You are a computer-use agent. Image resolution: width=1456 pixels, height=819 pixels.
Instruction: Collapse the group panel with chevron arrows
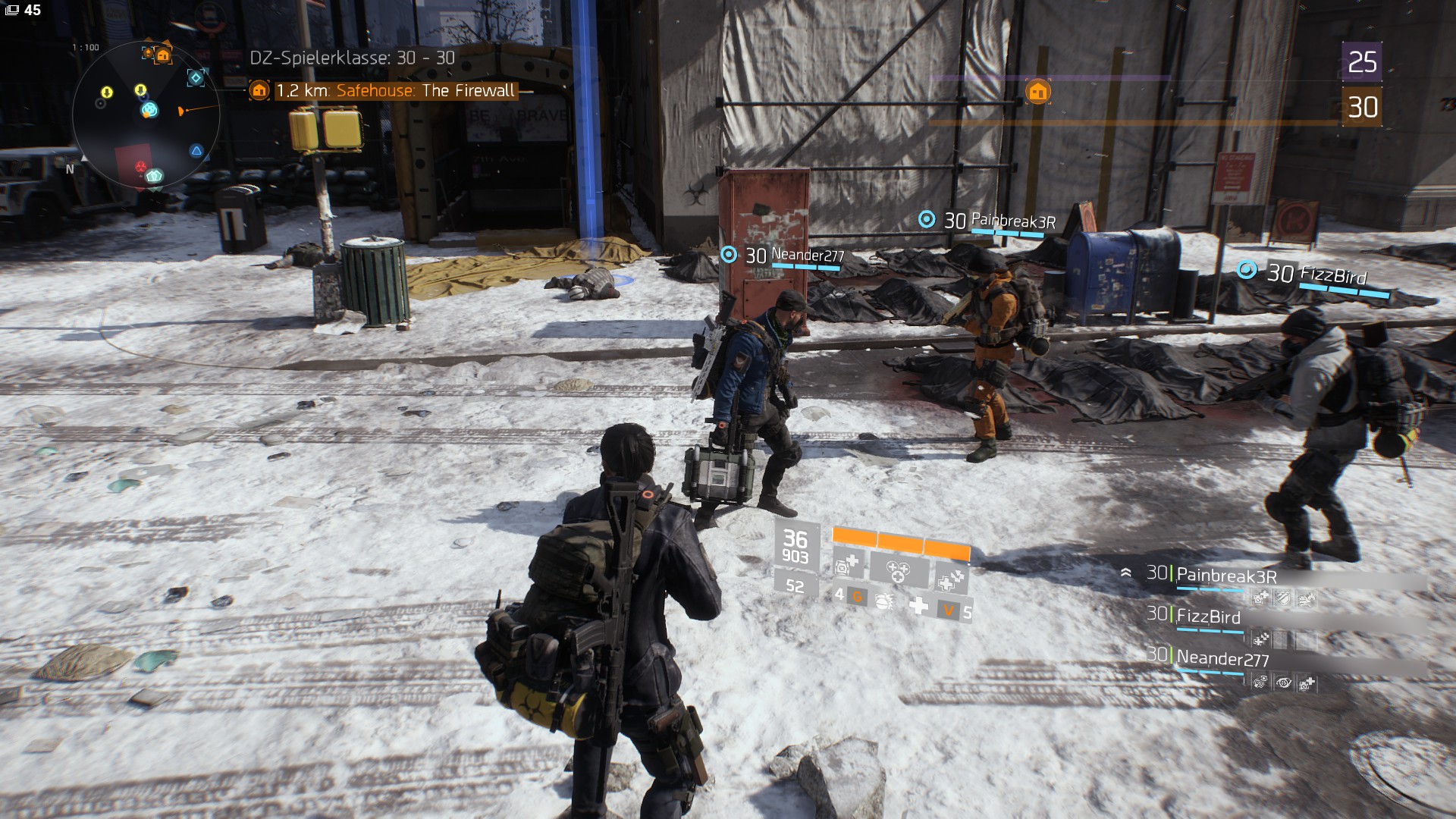coord(1126,573)
